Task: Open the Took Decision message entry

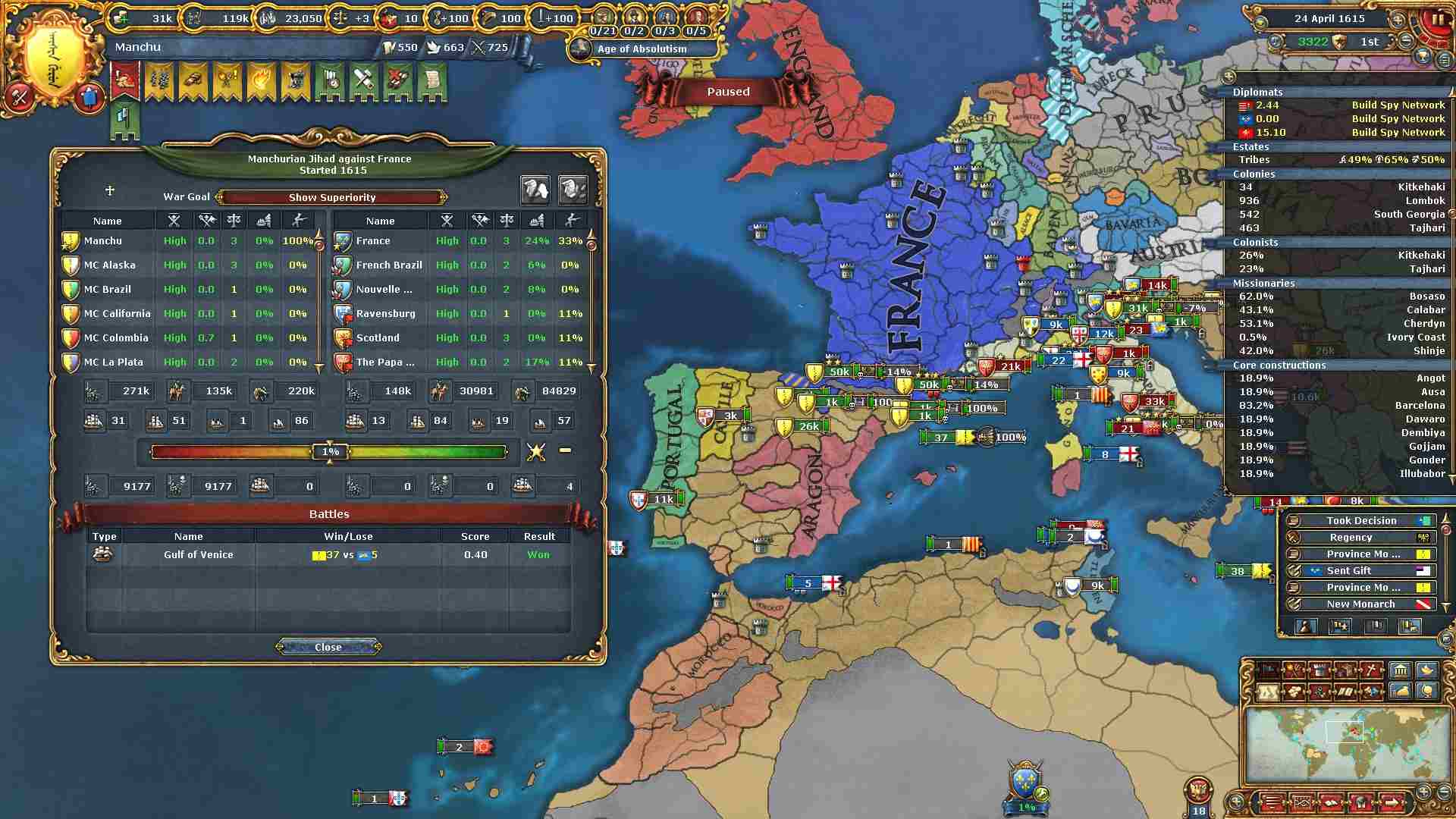Action: tap(1360, 520)
